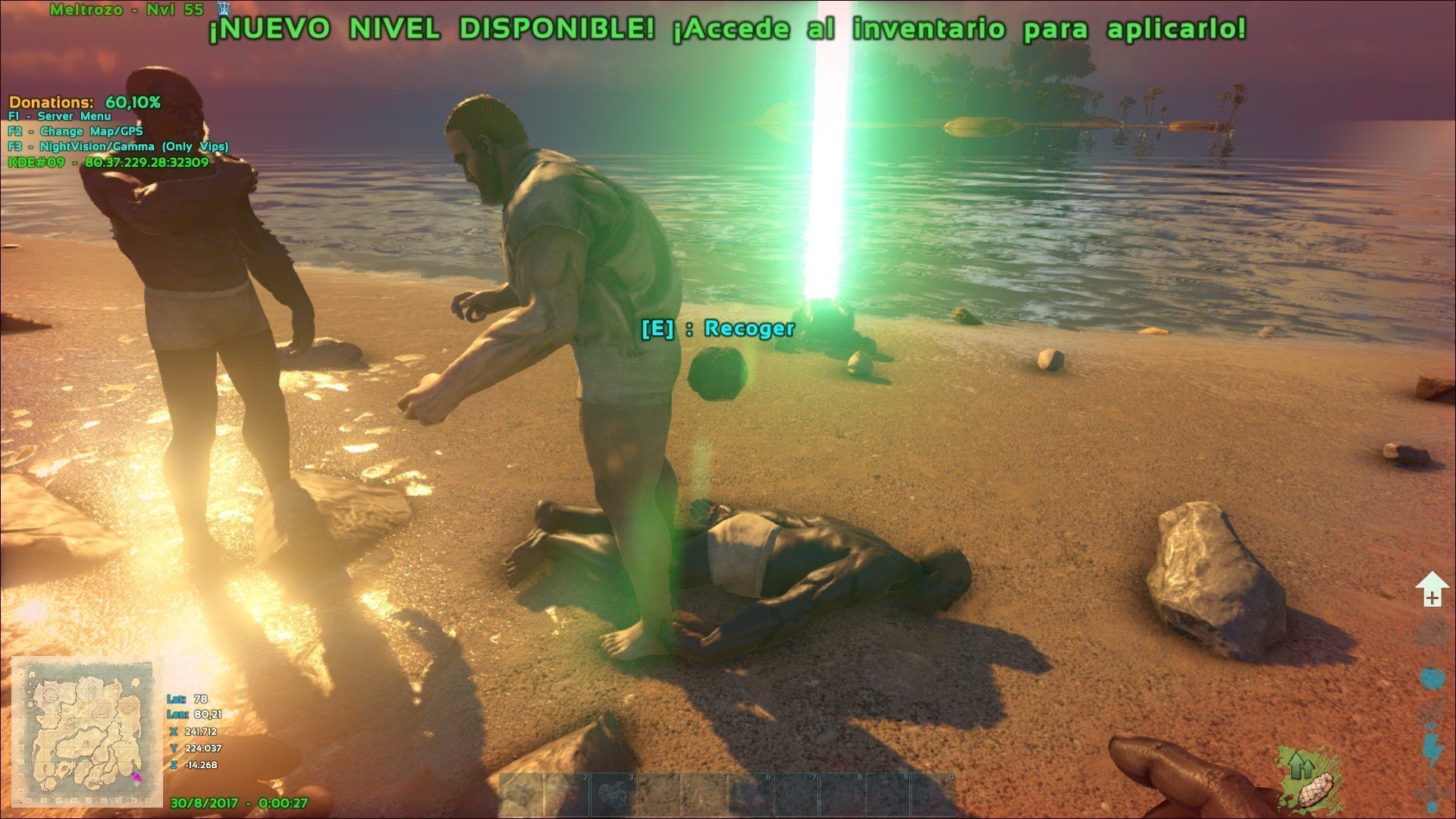
Task: Click the blue stamina lightning bolt icon
Action: point(1432,751)
